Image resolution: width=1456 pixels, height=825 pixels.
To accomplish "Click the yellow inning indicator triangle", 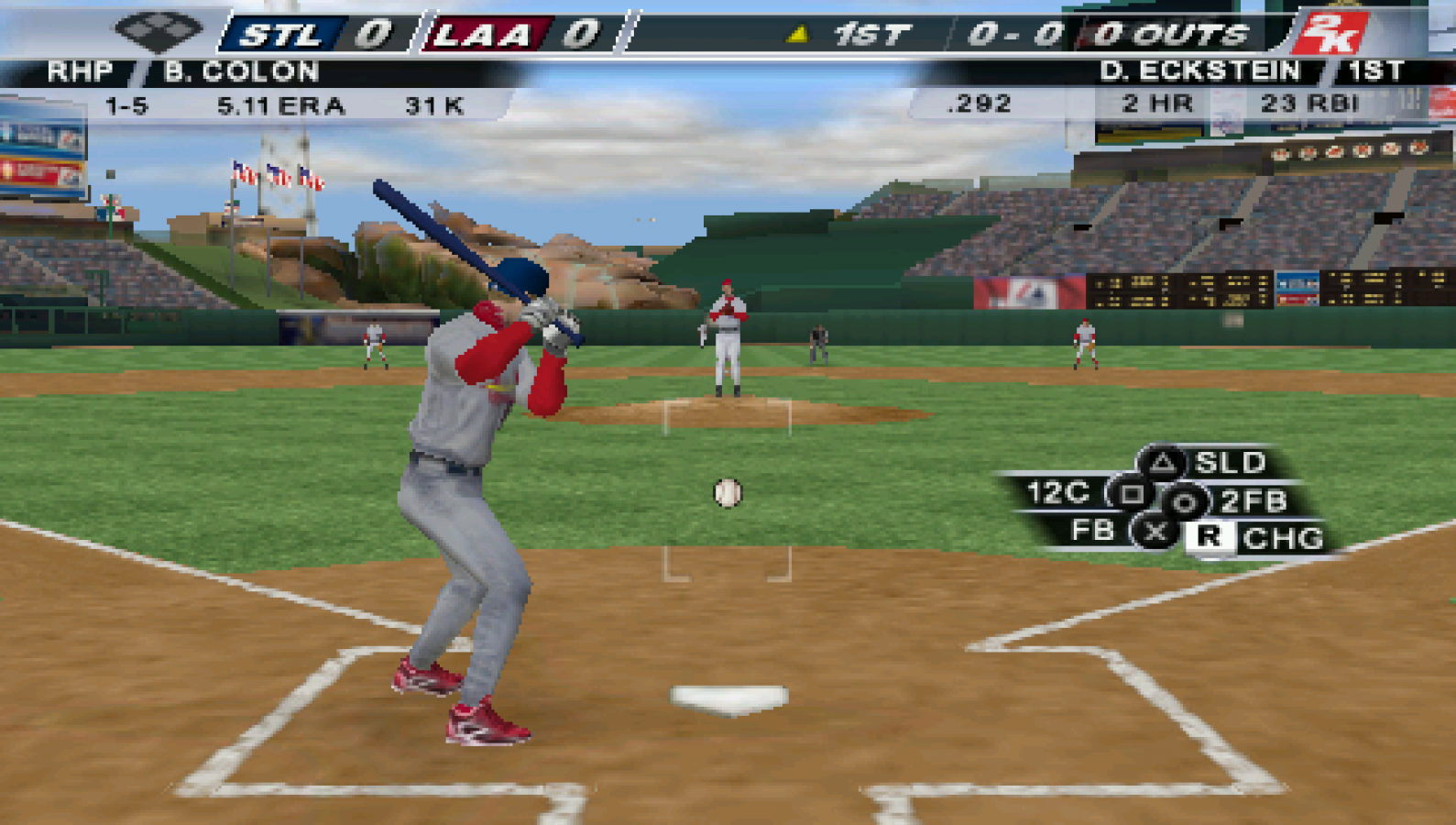I will point(799,31).
